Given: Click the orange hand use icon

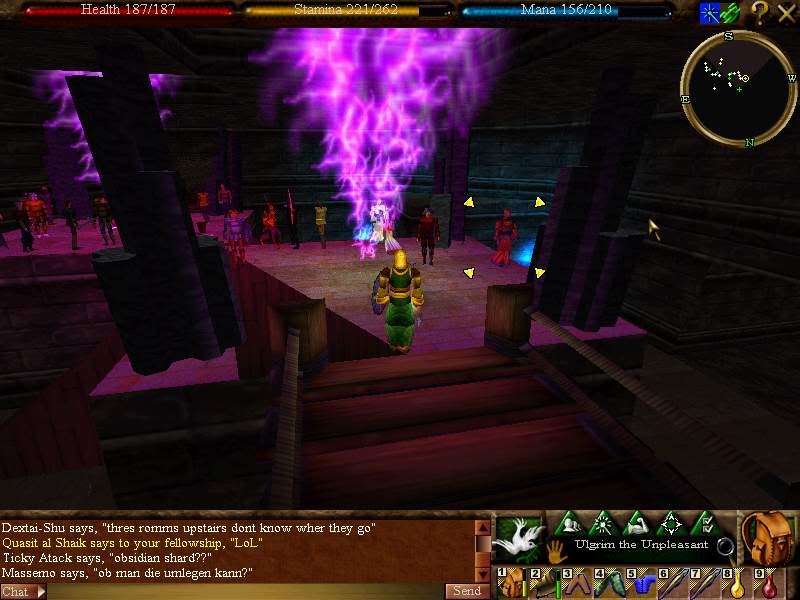Looking at the screenshot, I should 556,550.
